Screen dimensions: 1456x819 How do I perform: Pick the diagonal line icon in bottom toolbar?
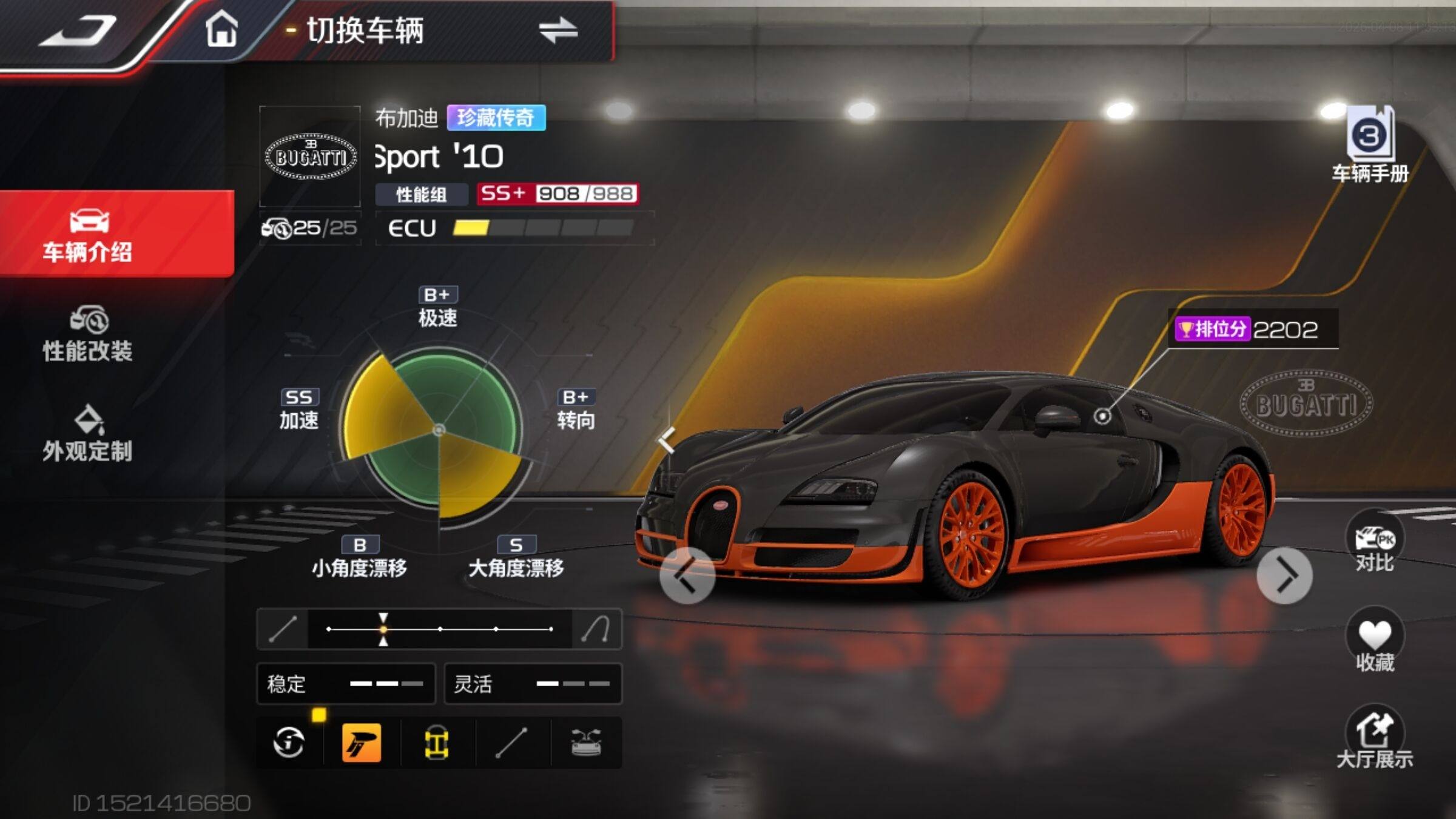[511, 742]
